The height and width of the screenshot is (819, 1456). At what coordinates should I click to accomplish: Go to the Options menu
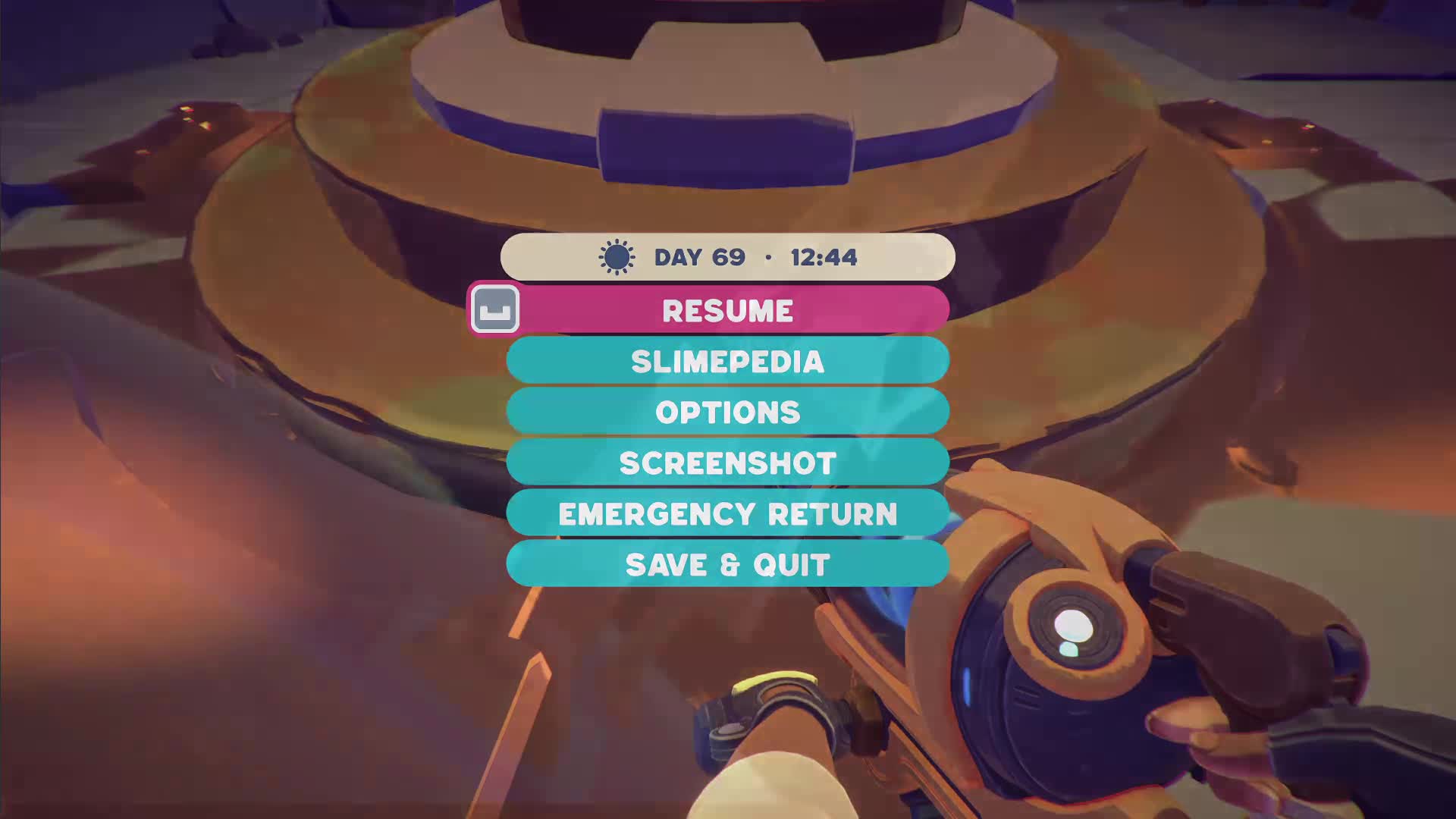[727, 412]
